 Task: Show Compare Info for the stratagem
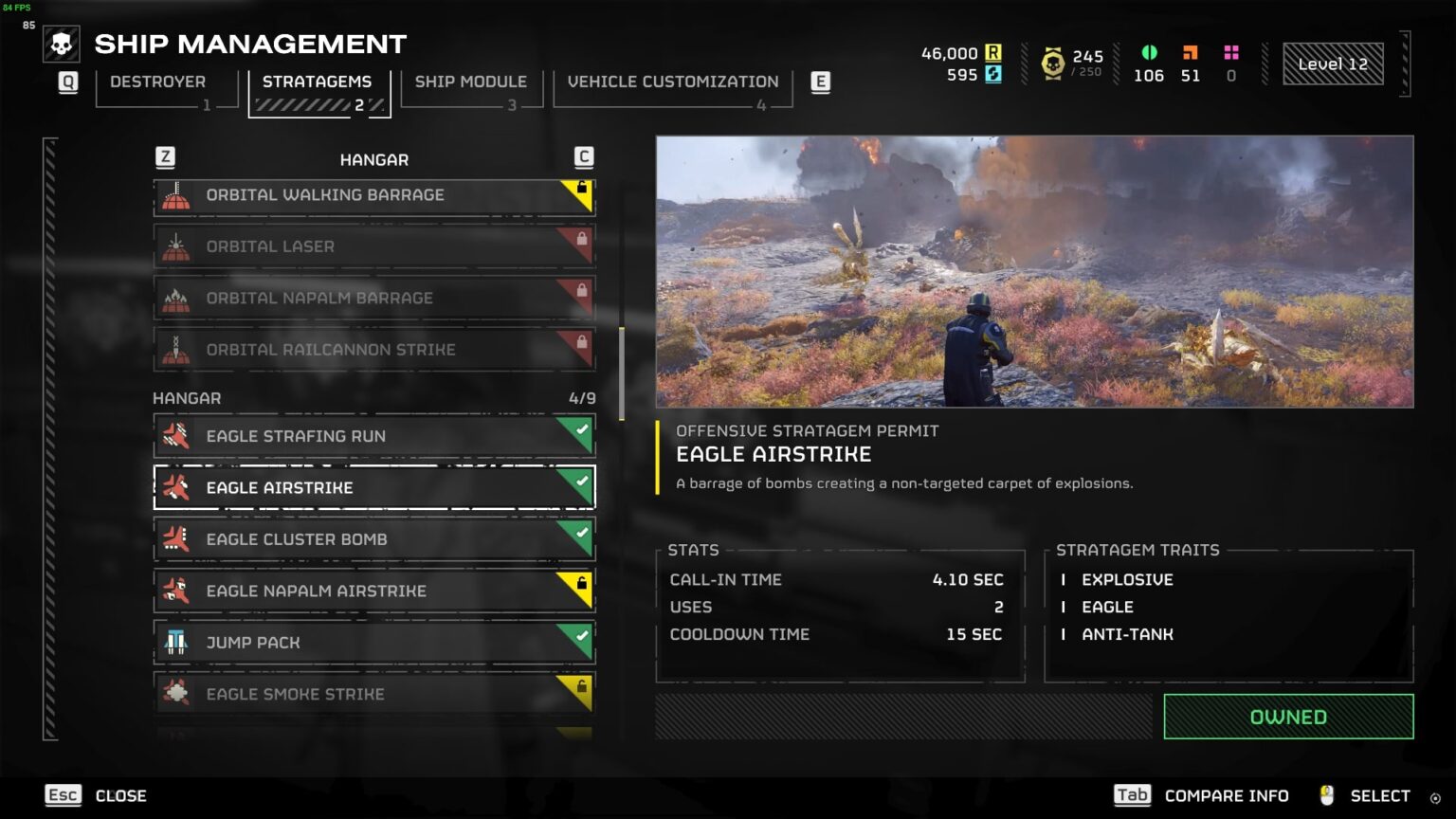[x=1202, y=795]
